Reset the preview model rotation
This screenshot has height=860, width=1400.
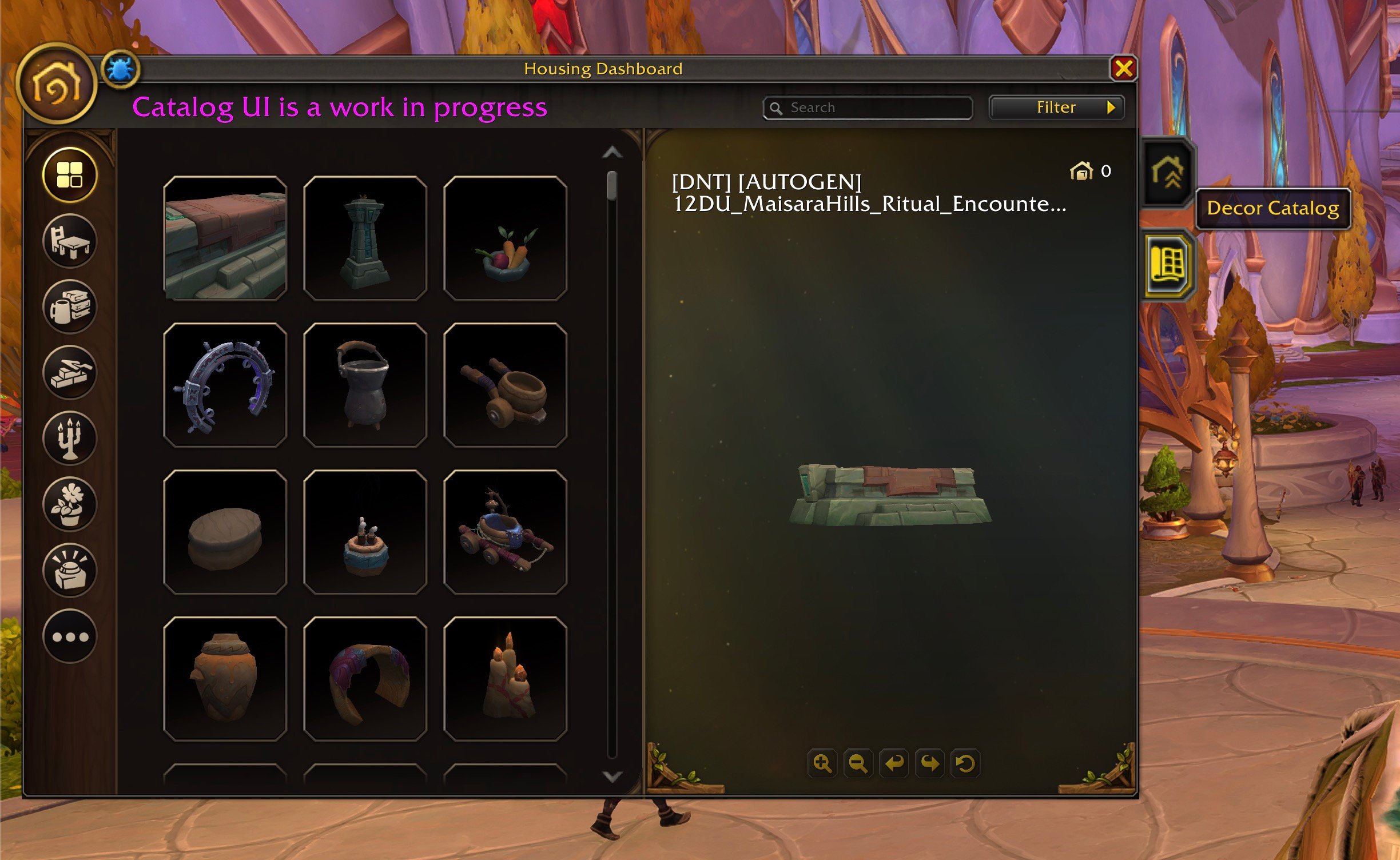coord(965,763)
